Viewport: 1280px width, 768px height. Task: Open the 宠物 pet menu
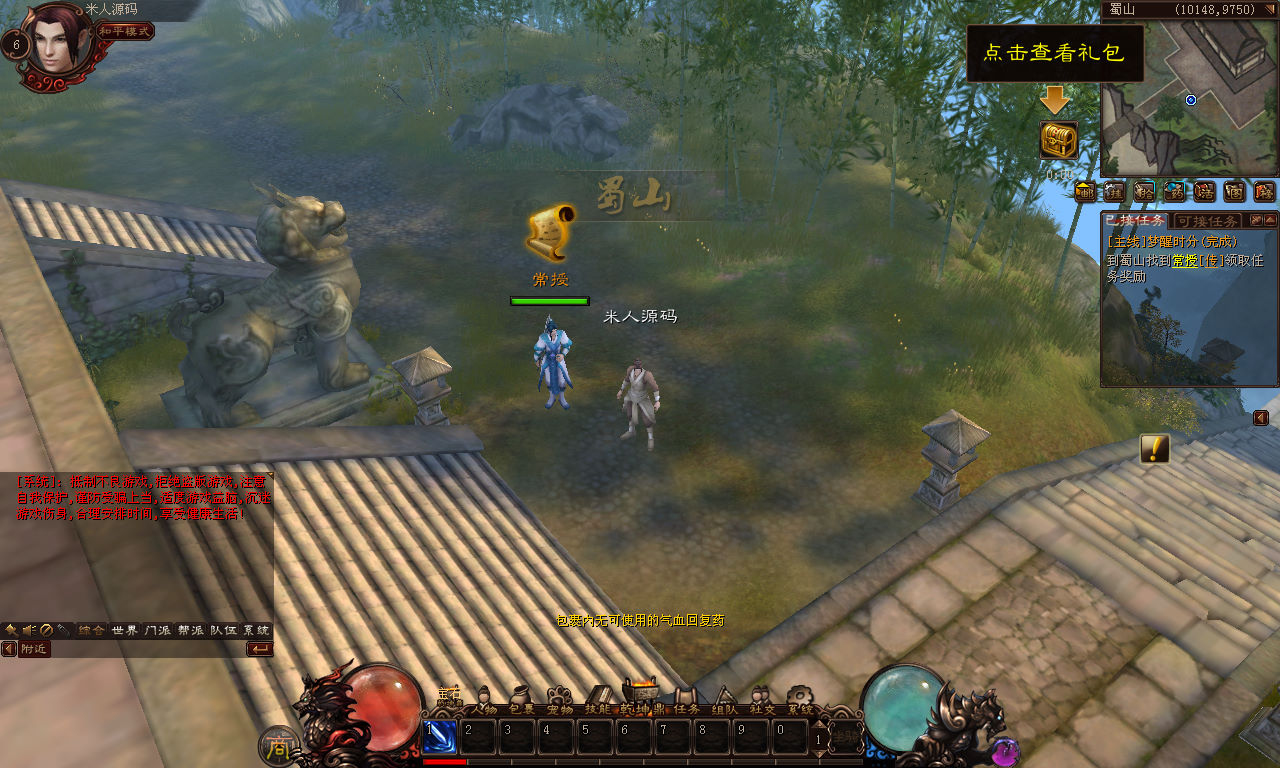560,701
